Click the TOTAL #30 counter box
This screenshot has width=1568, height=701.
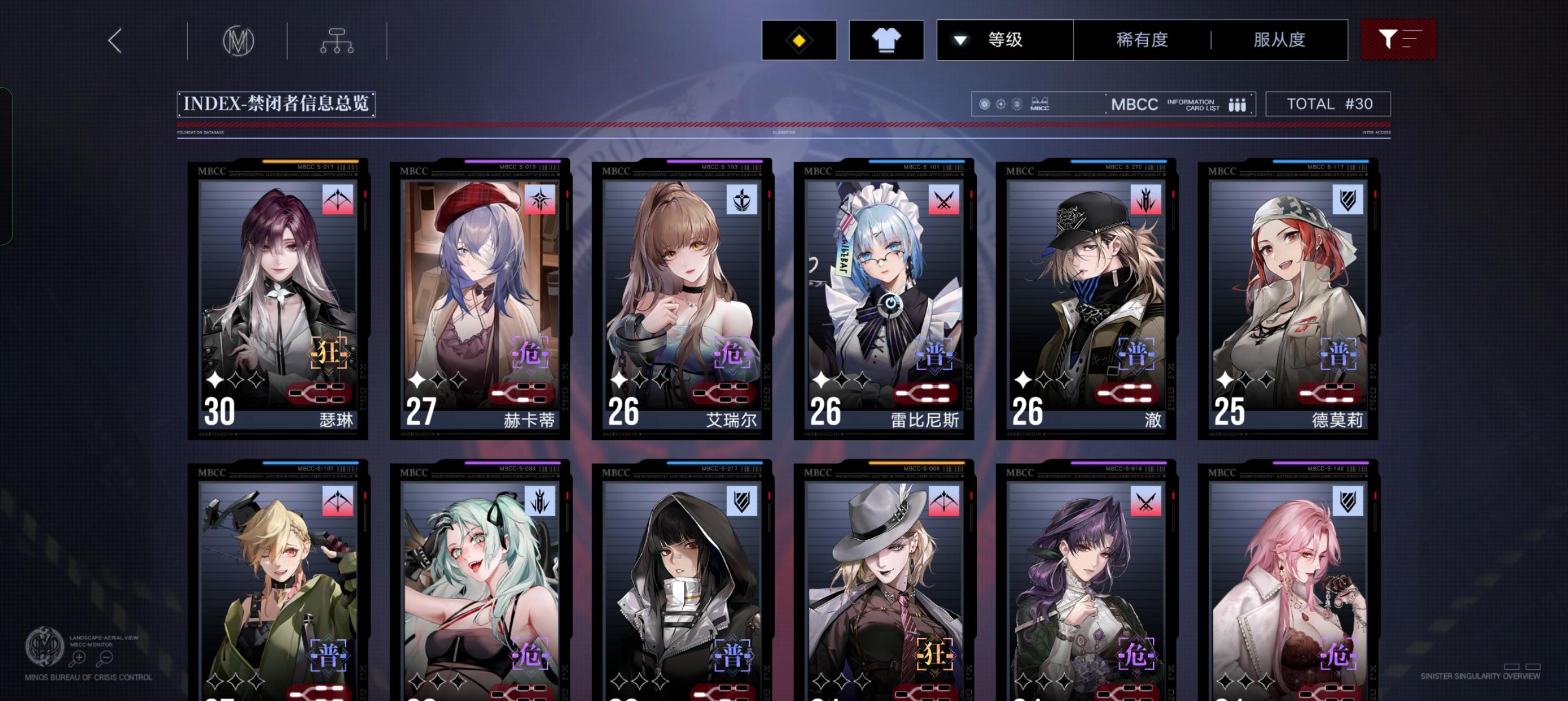tap(1329, 103)
